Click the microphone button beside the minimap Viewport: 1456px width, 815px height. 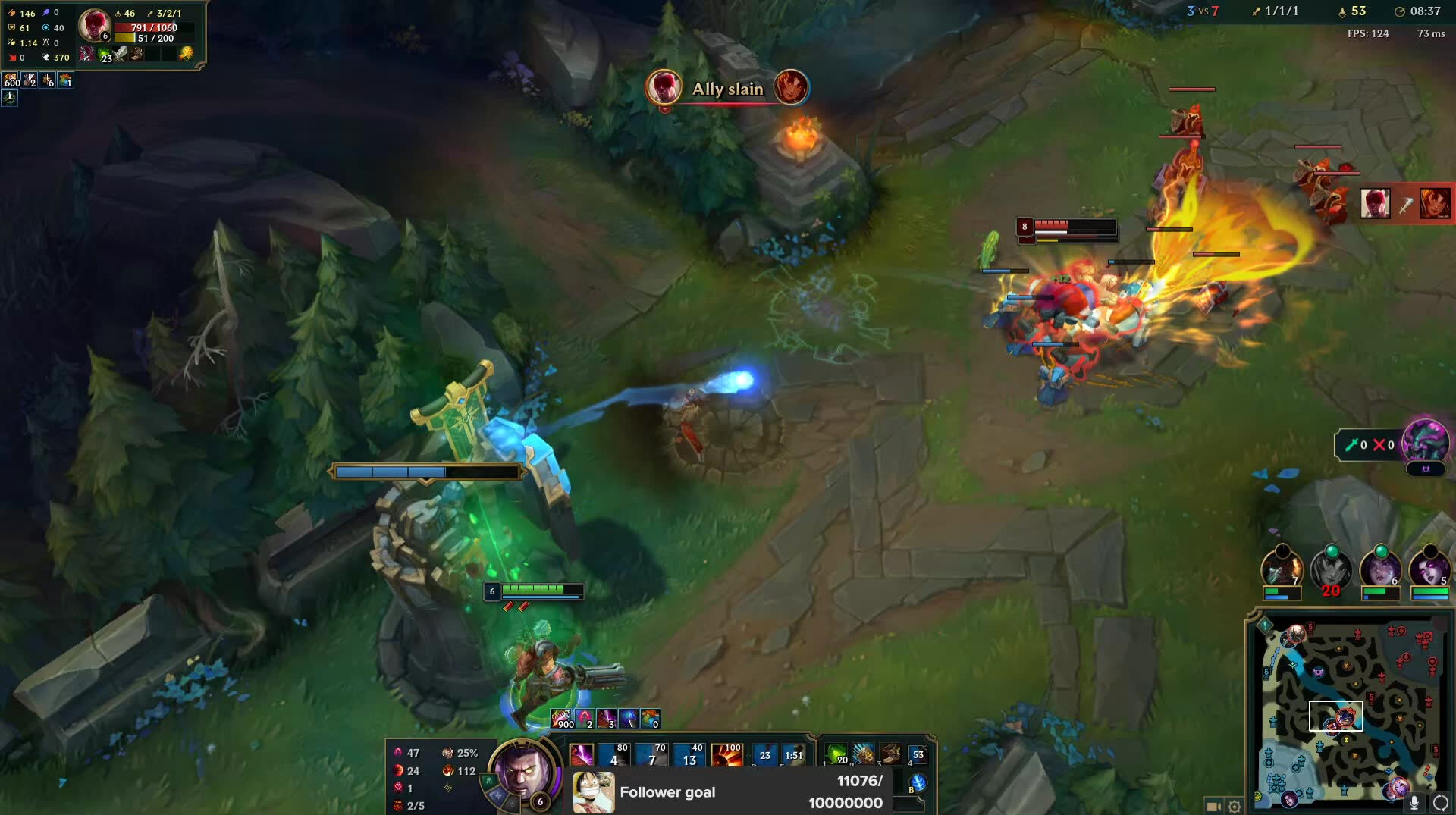coord(1414,804)
